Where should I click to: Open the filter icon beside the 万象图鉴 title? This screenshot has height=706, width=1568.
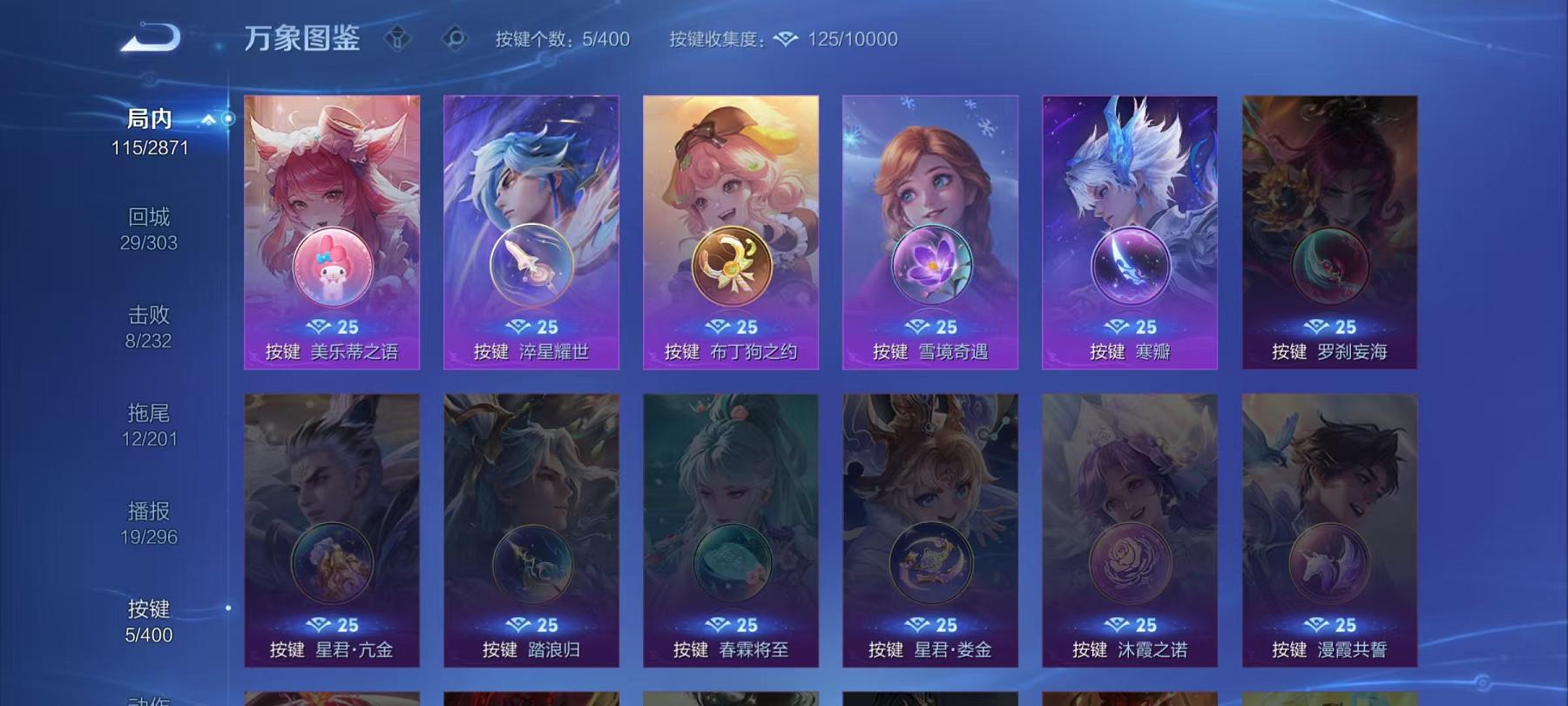tap(398, 38)
